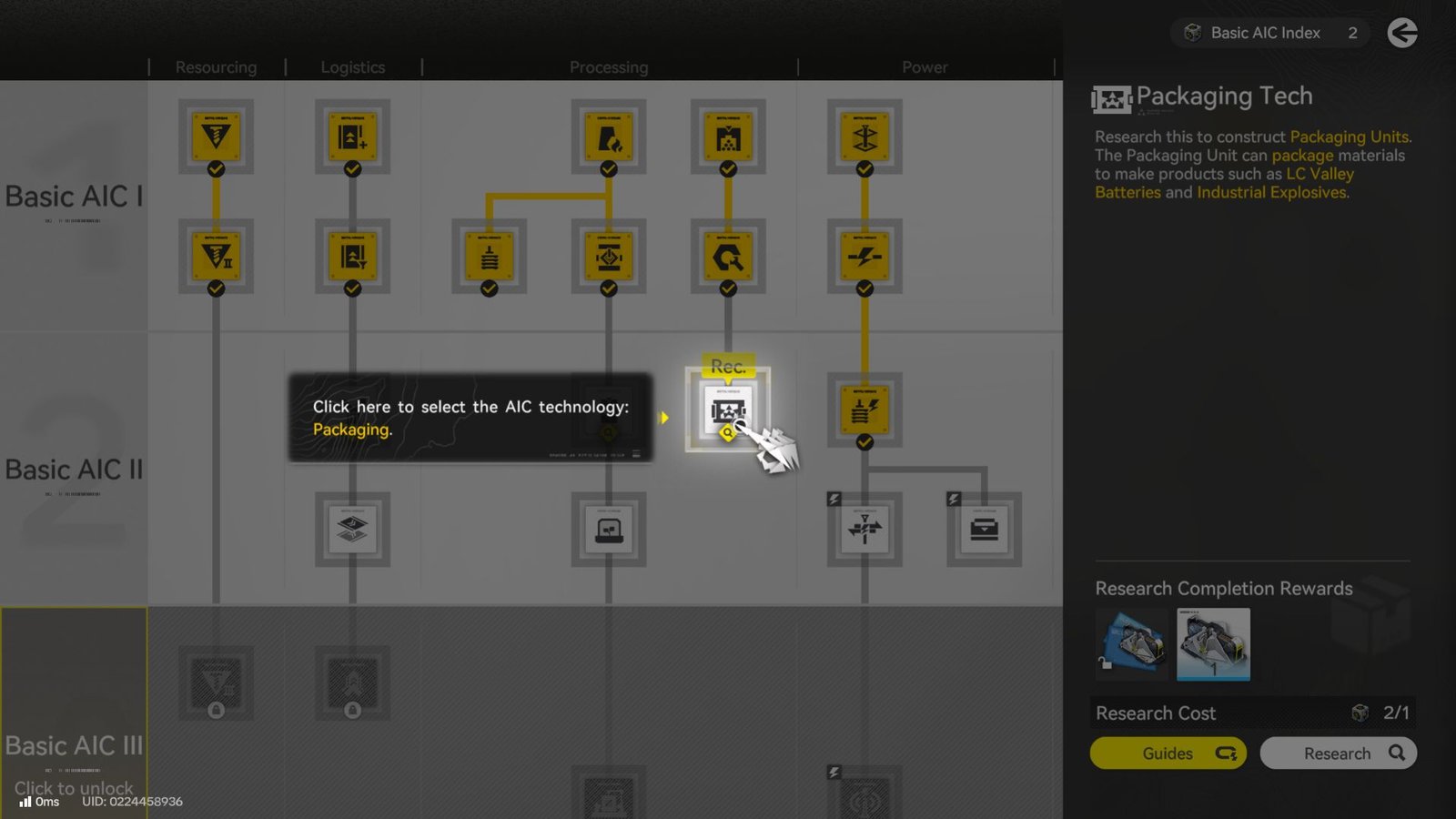Select the Drill II technology in Resourcing column
Viewport: 1456px width, 819px height.
216,256
